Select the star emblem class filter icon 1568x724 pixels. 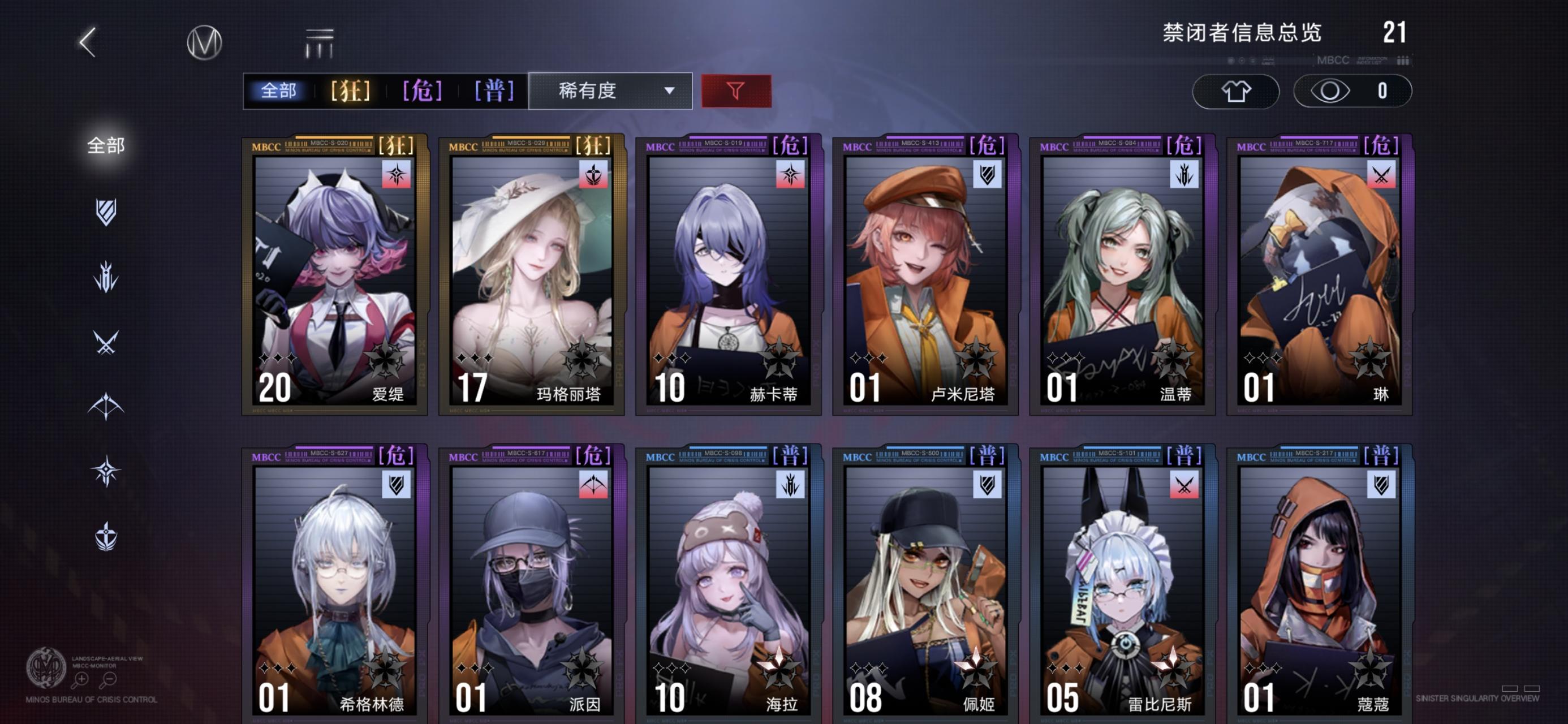(x=107, y=469)
